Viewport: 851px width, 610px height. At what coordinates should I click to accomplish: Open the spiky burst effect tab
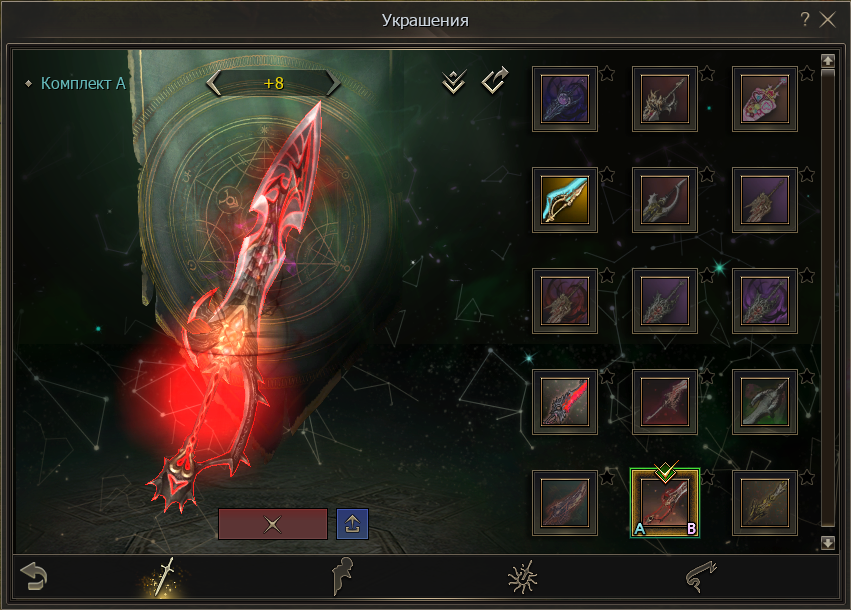(521, 577)
